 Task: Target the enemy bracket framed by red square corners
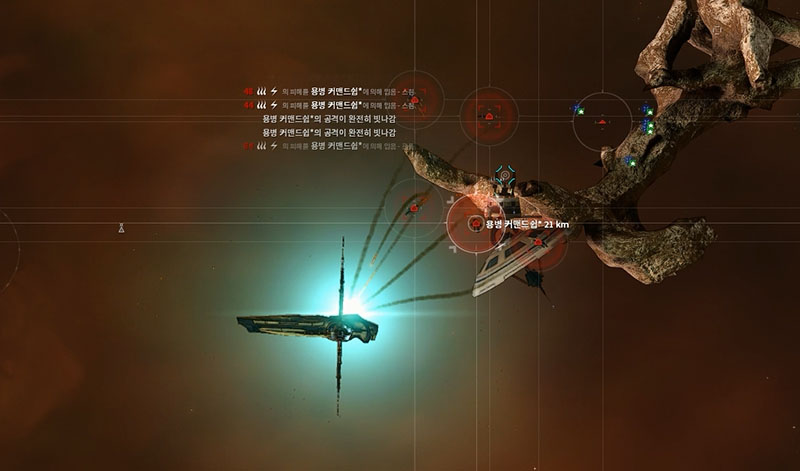pos(489,117)
